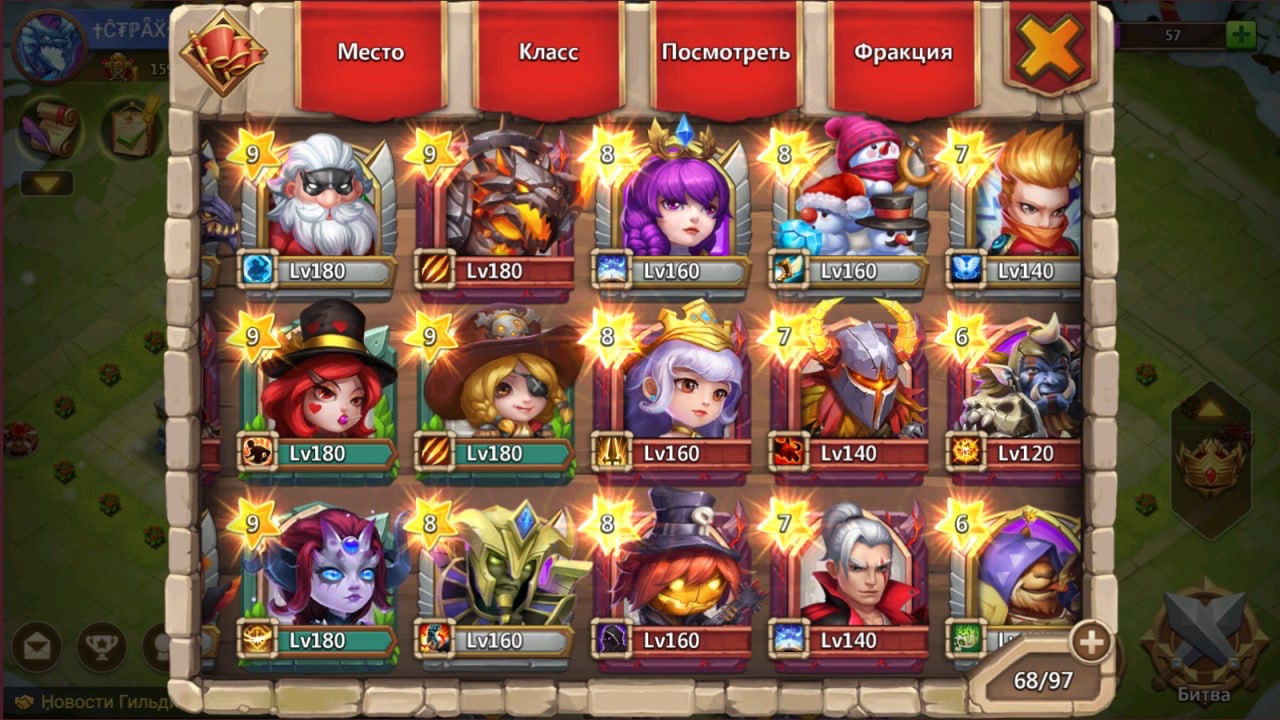Add gems with the green plus
The height and width of the screenshot is (720, 1280).
point(1241,35)
